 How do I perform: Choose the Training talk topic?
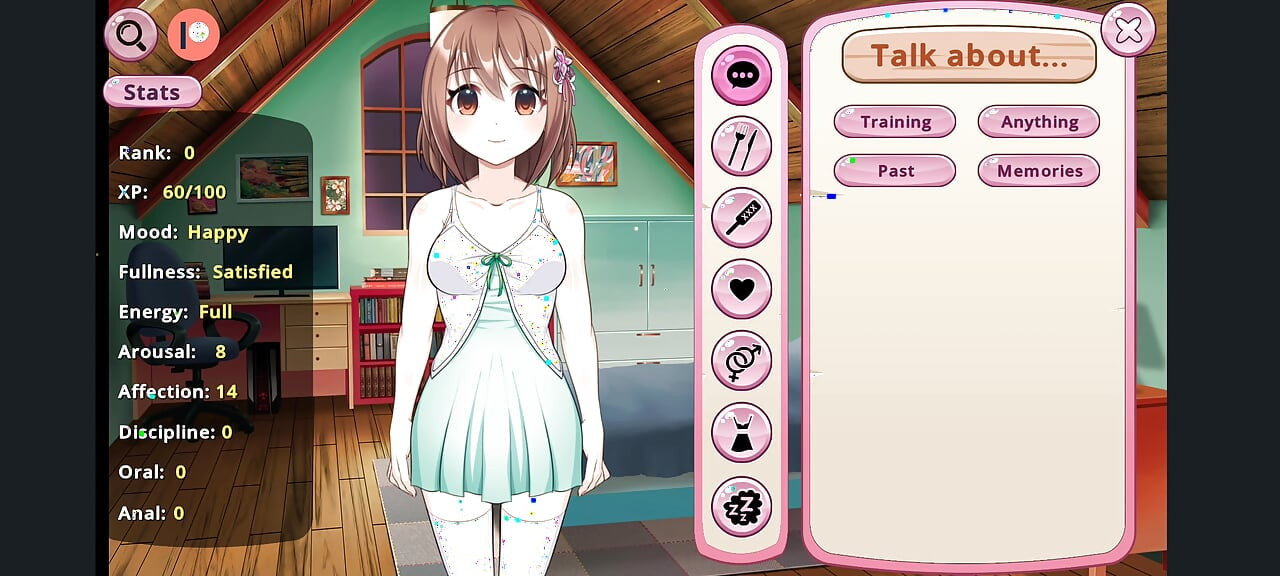coord(895,122)
